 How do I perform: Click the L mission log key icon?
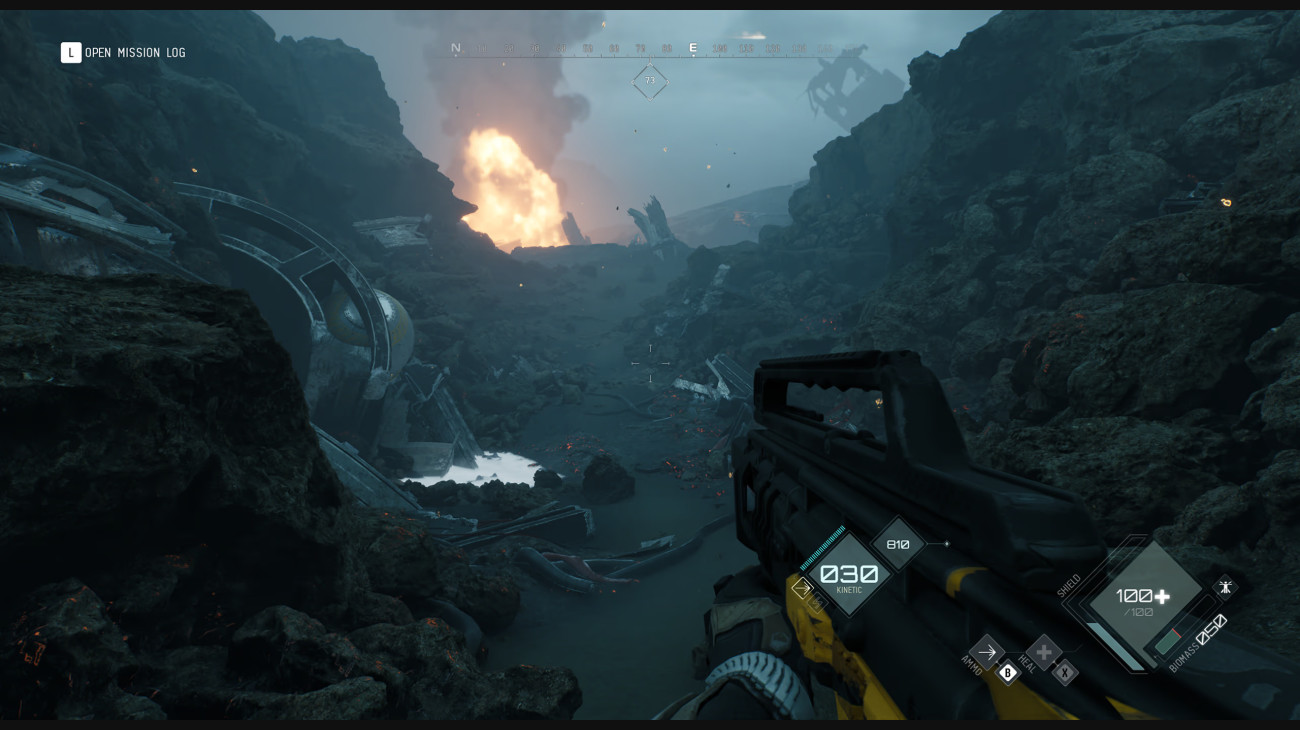pyautogui.click(x=70, y=52)
